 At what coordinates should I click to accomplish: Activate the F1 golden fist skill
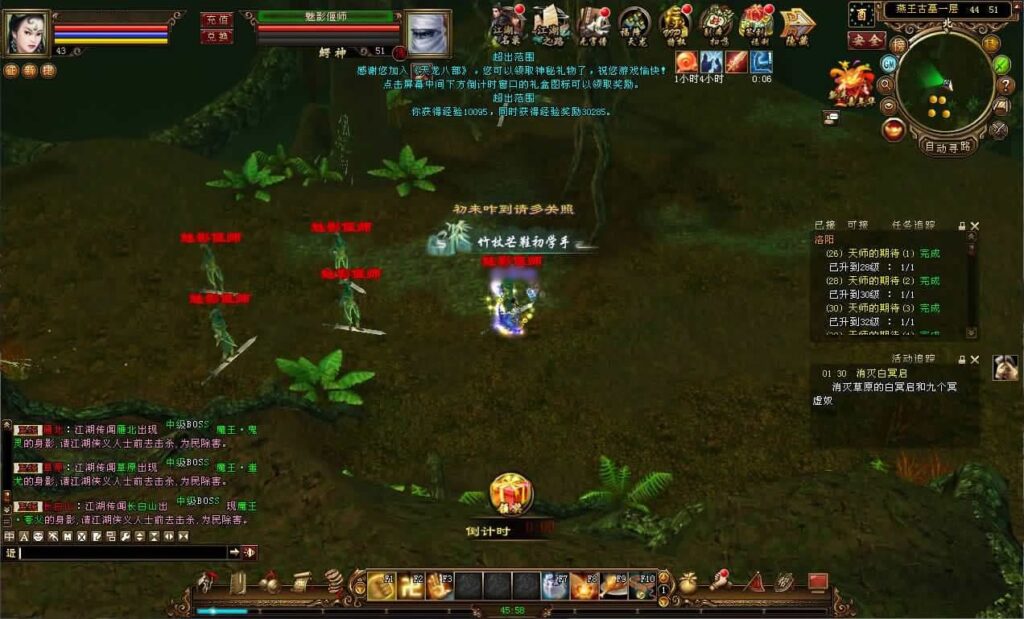click(381, 585)
